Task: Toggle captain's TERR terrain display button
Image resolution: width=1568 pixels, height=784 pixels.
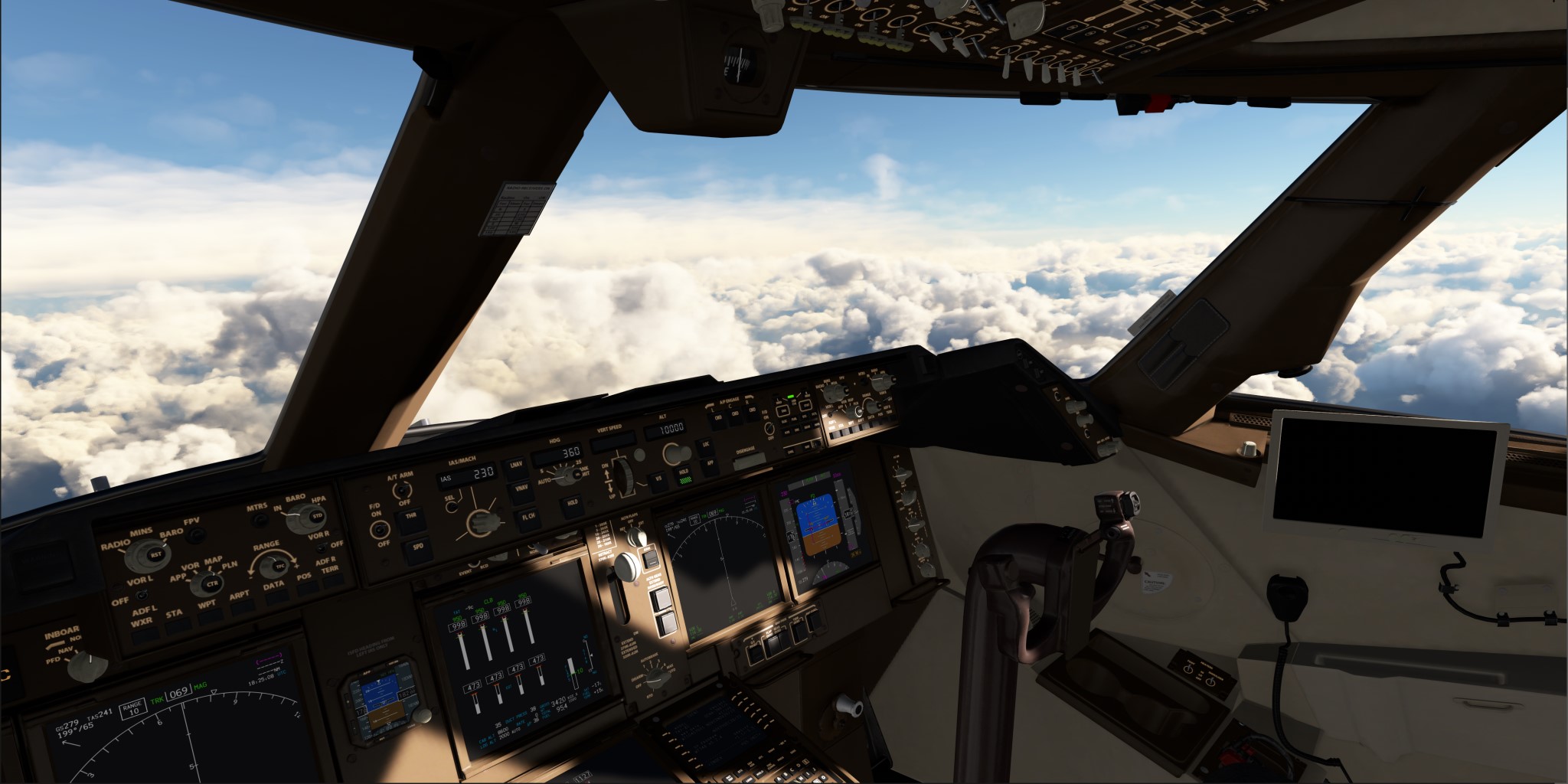Action: click(332, 582)
